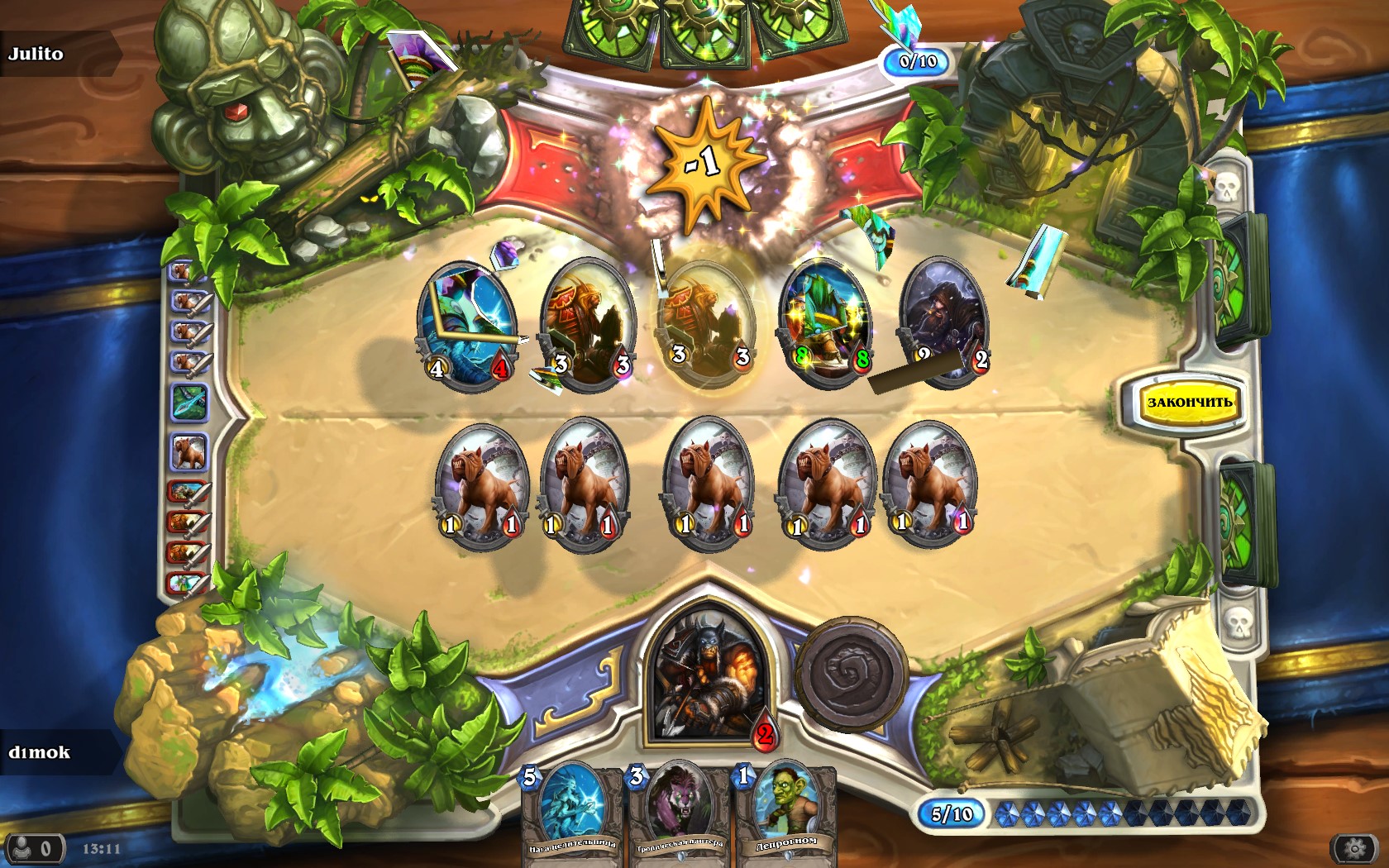Image resolution: width=1389 pixels, height=868 pixels.
Task: Open the gear settings menu
Action: tap(1354, 849)
